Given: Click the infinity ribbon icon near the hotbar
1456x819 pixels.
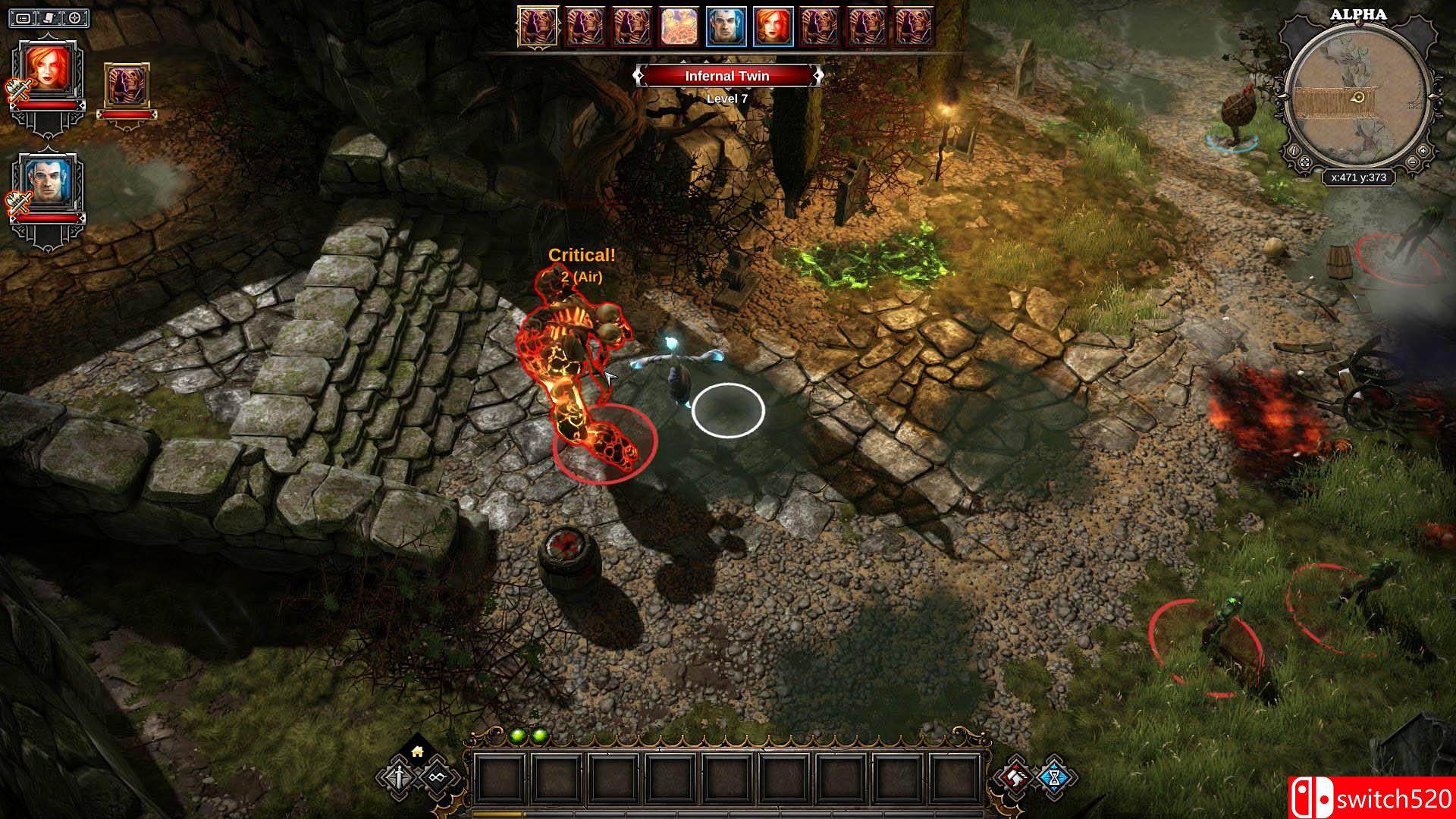Looking at the screenshot, I should click(x=438, y=777).
